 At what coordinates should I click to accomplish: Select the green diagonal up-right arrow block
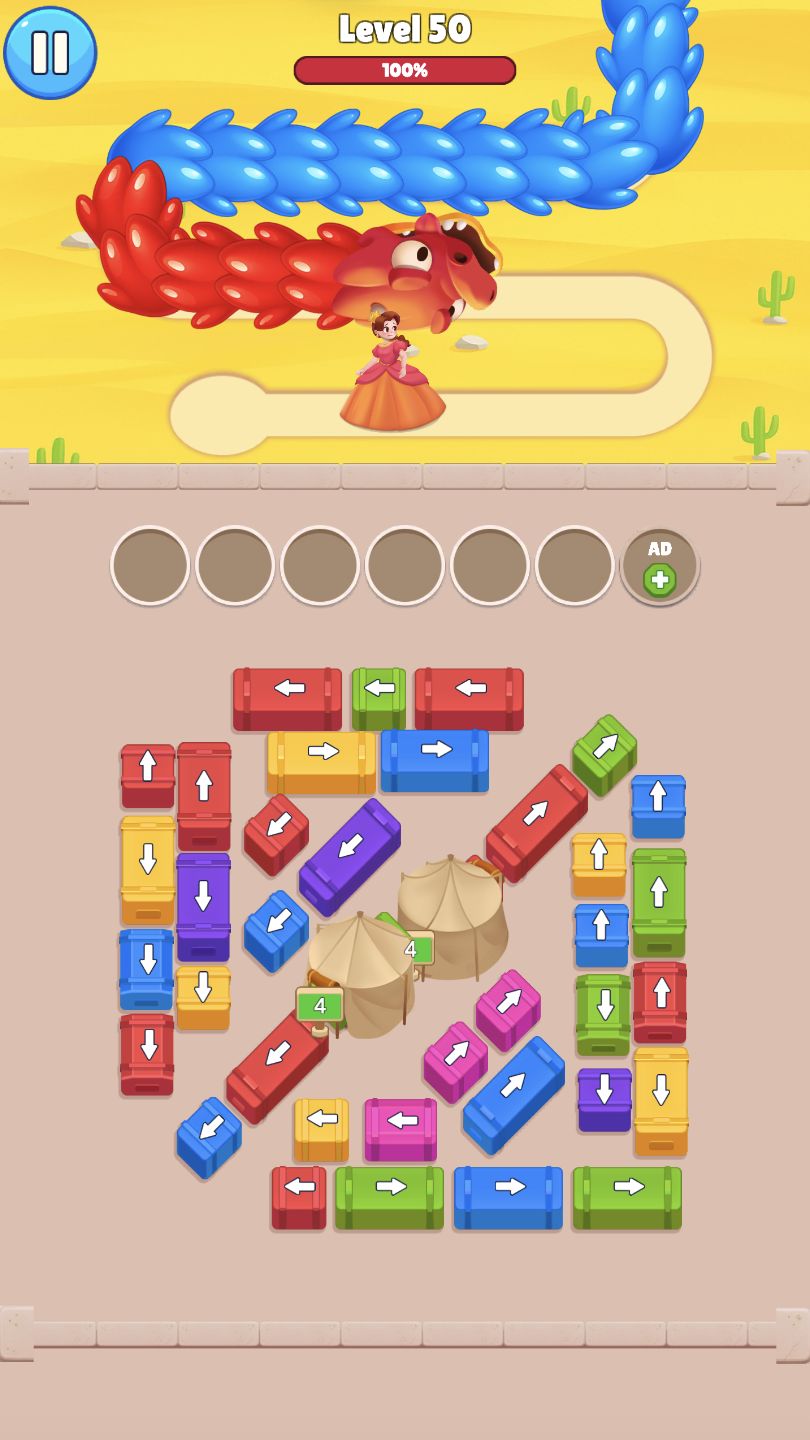[604, 754]
